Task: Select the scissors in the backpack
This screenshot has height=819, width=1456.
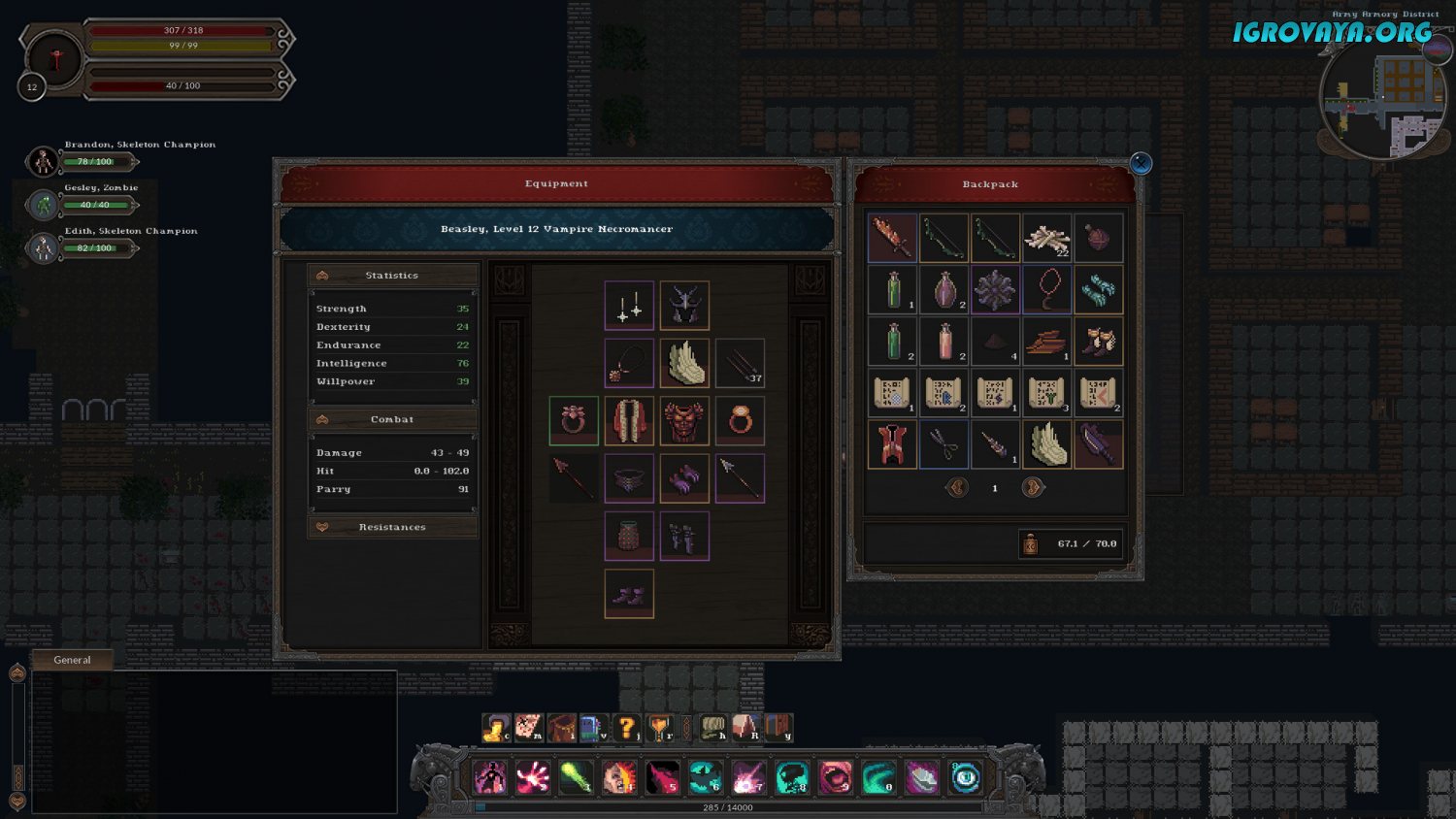Action: click(x=943, y=443)
